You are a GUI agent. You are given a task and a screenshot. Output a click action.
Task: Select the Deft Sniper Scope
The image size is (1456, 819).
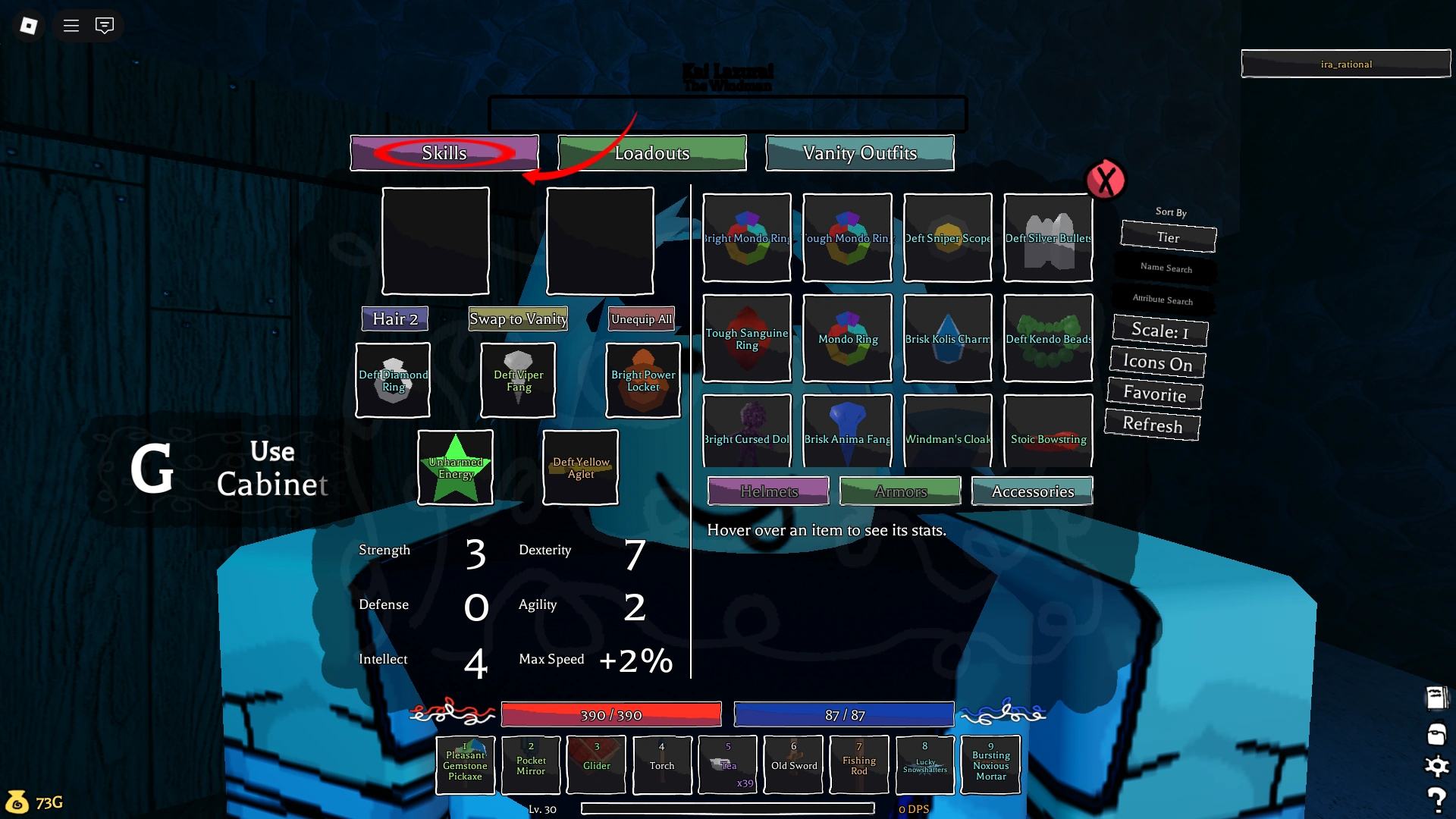tap(947, 237)
